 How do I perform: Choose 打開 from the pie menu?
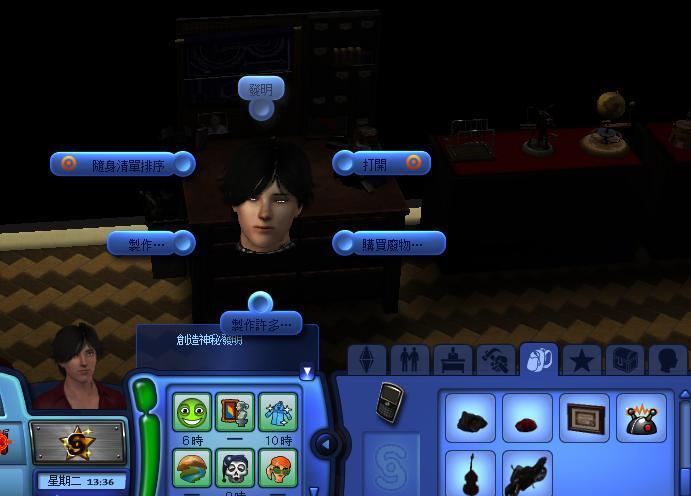pyautogui.click(x=381, y=164)
